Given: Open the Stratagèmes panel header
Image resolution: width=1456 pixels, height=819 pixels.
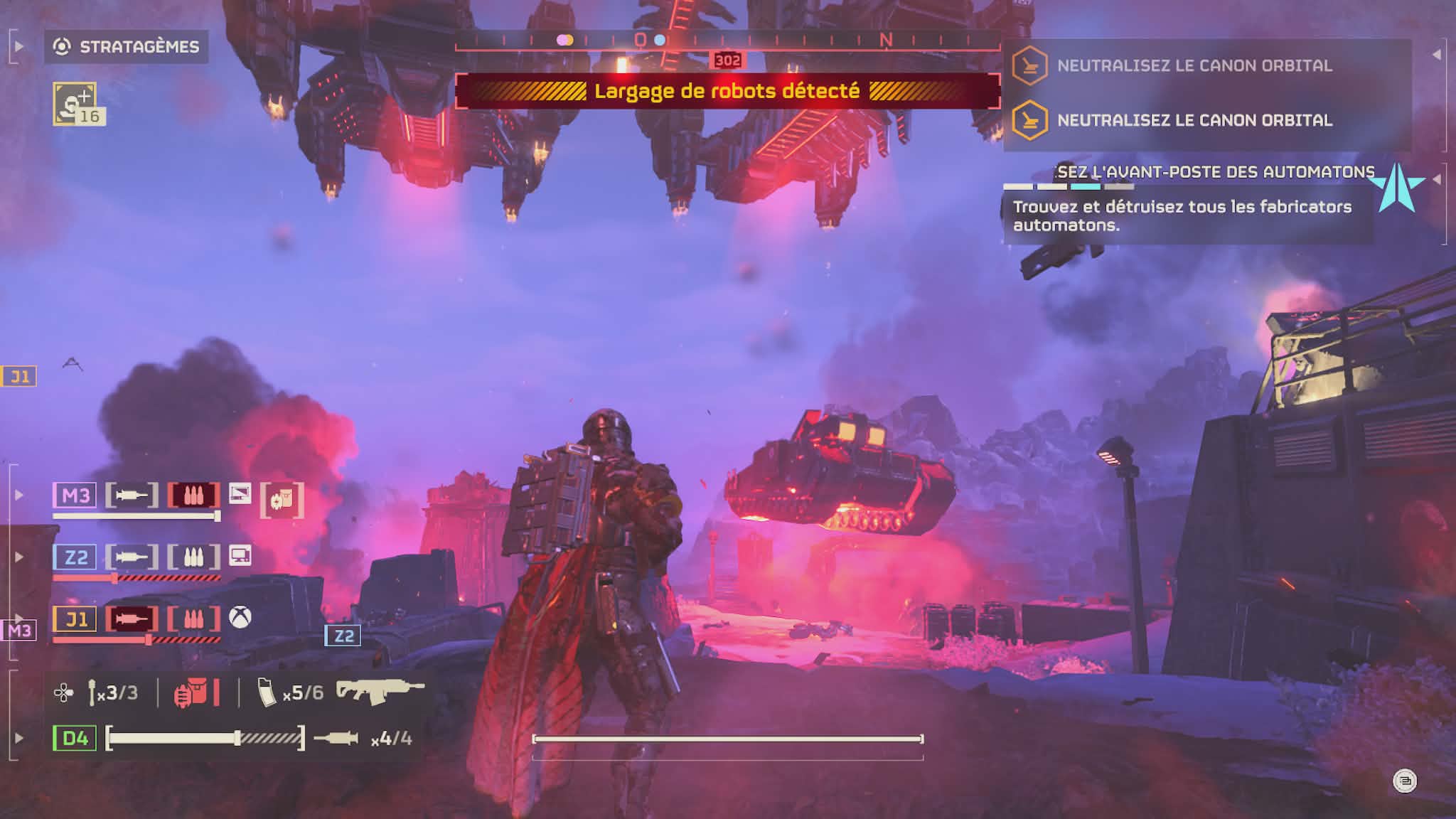Looking at the screenshot, I should click(x=127, y=47).
